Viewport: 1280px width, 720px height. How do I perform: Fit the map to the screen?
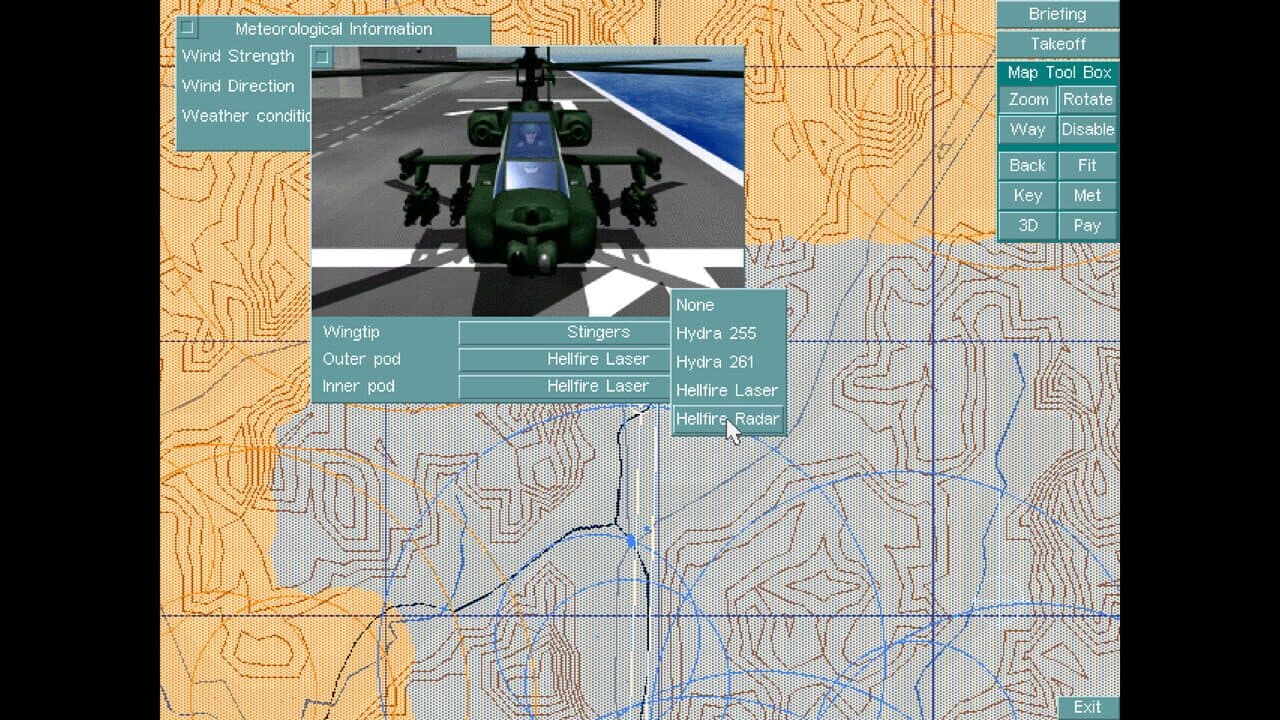tap(1087, 165)
